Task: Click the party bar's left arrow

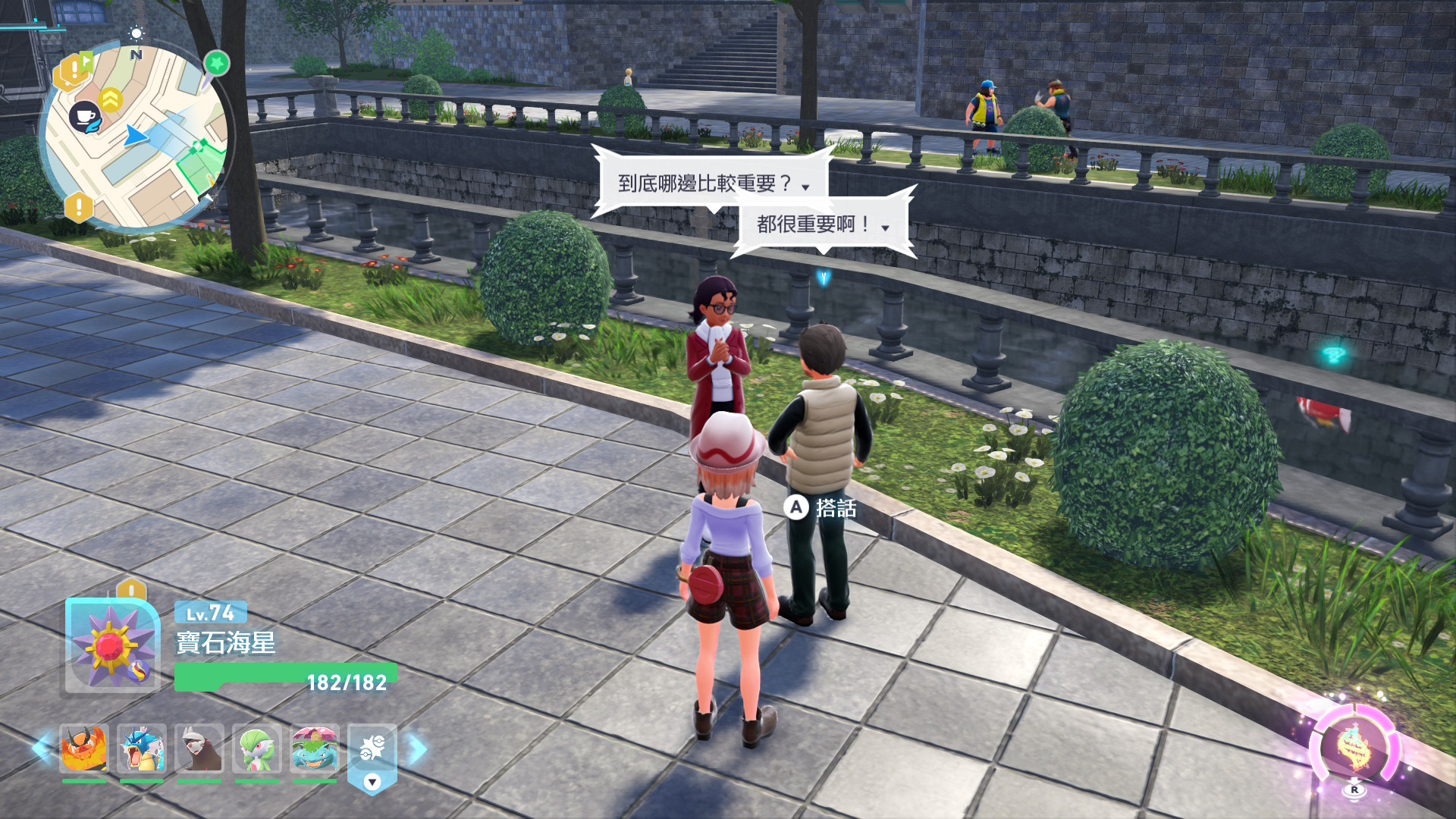Action: pyautogui.click(x=41, y=748)
